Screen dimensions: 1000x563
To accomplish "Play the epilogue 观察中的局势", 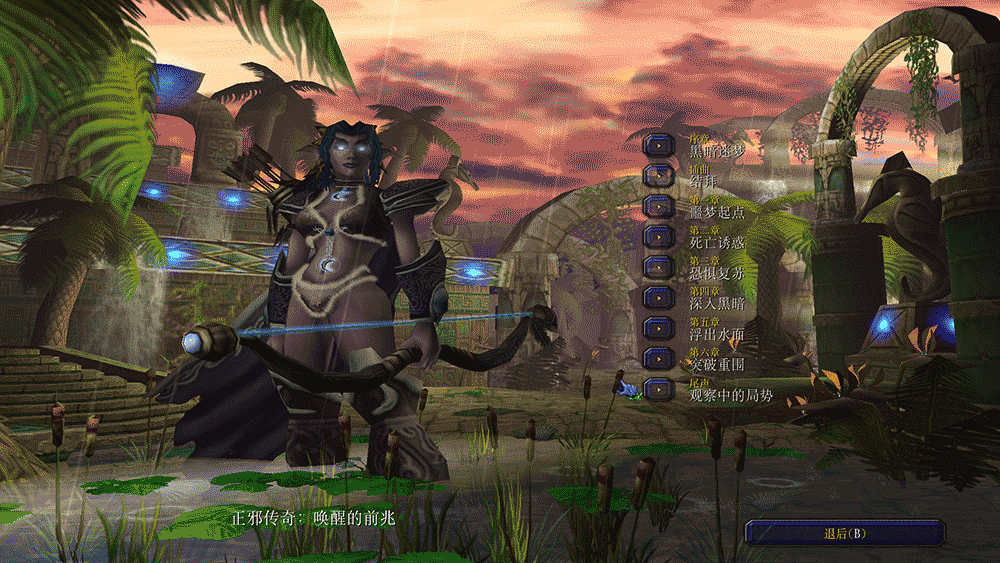I will point(659,389).
